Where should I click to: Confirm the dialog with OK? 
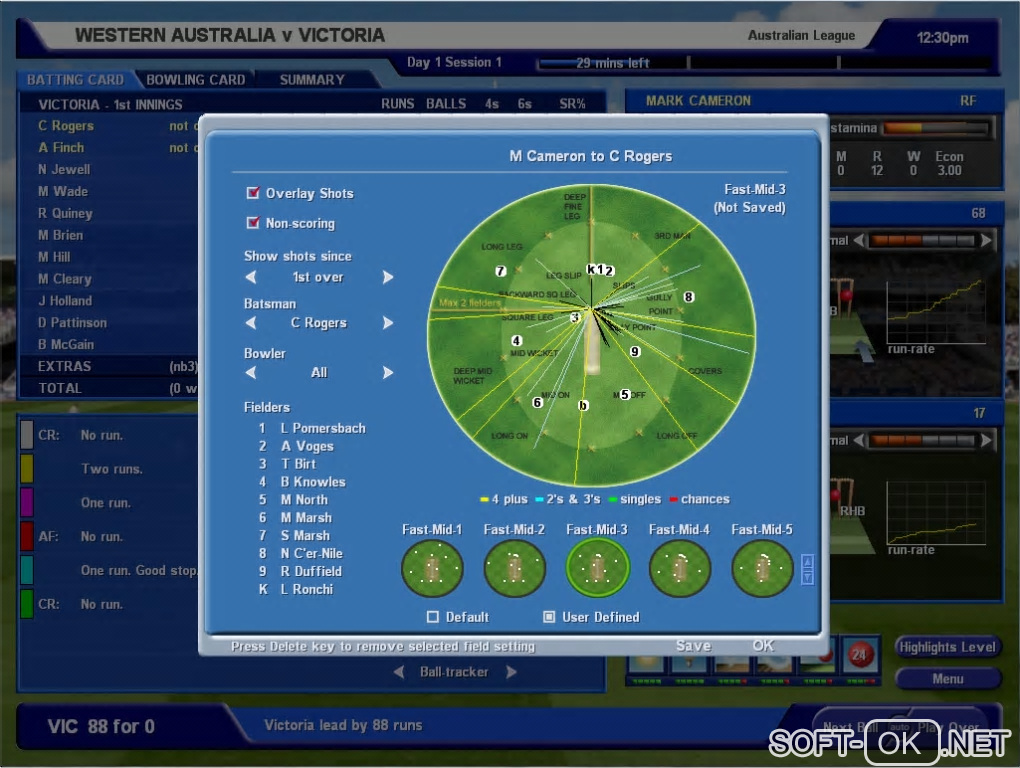[x=763, y=646]
